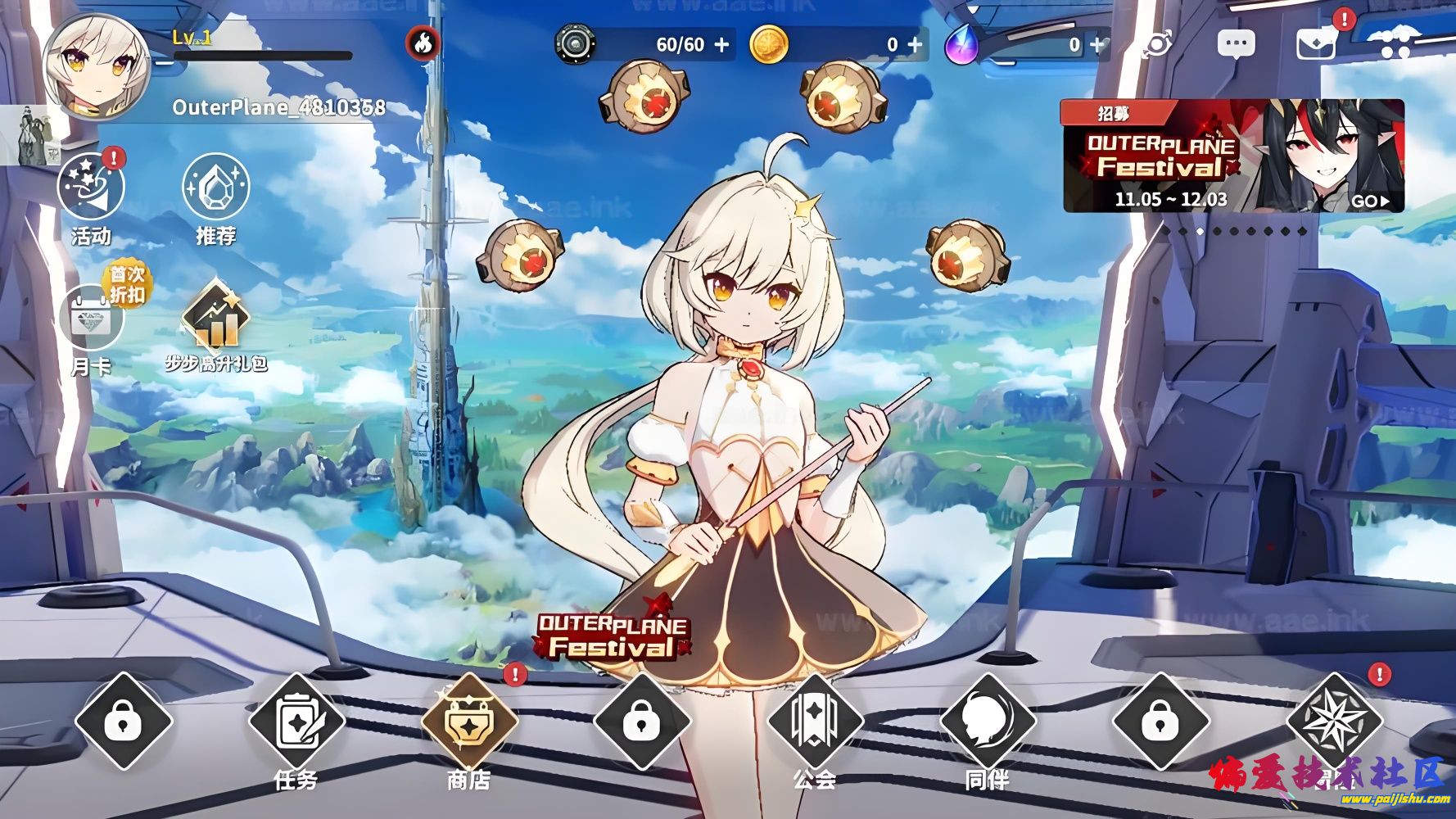Viewport: 1456px width, 819px height.
Task: View the 步步高升礼包 gift pack
Action: click(x=216, y=325)
